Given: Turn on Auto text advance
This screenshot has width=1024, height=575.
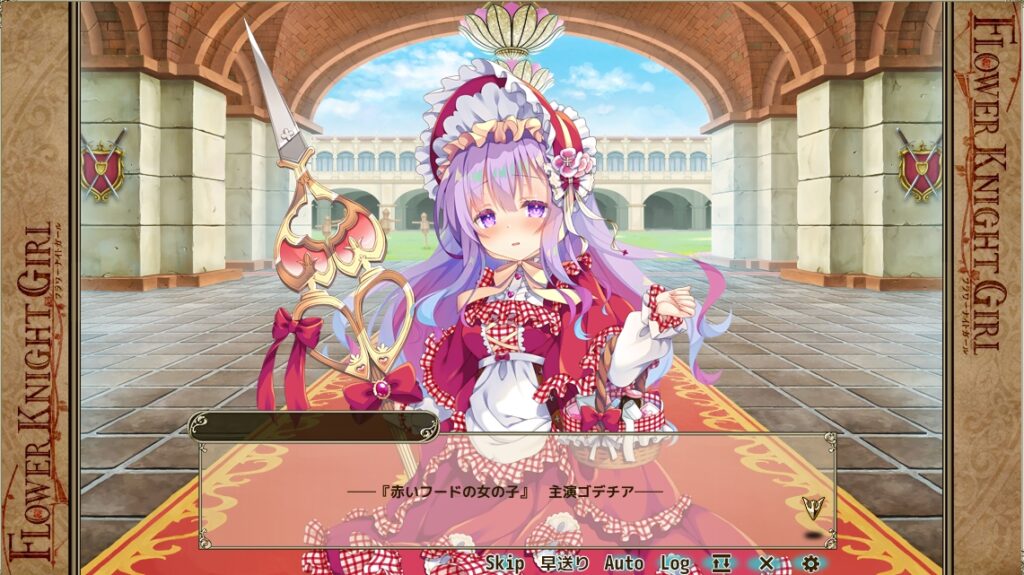Looking at the screenshot, I should tap(623, 564).
